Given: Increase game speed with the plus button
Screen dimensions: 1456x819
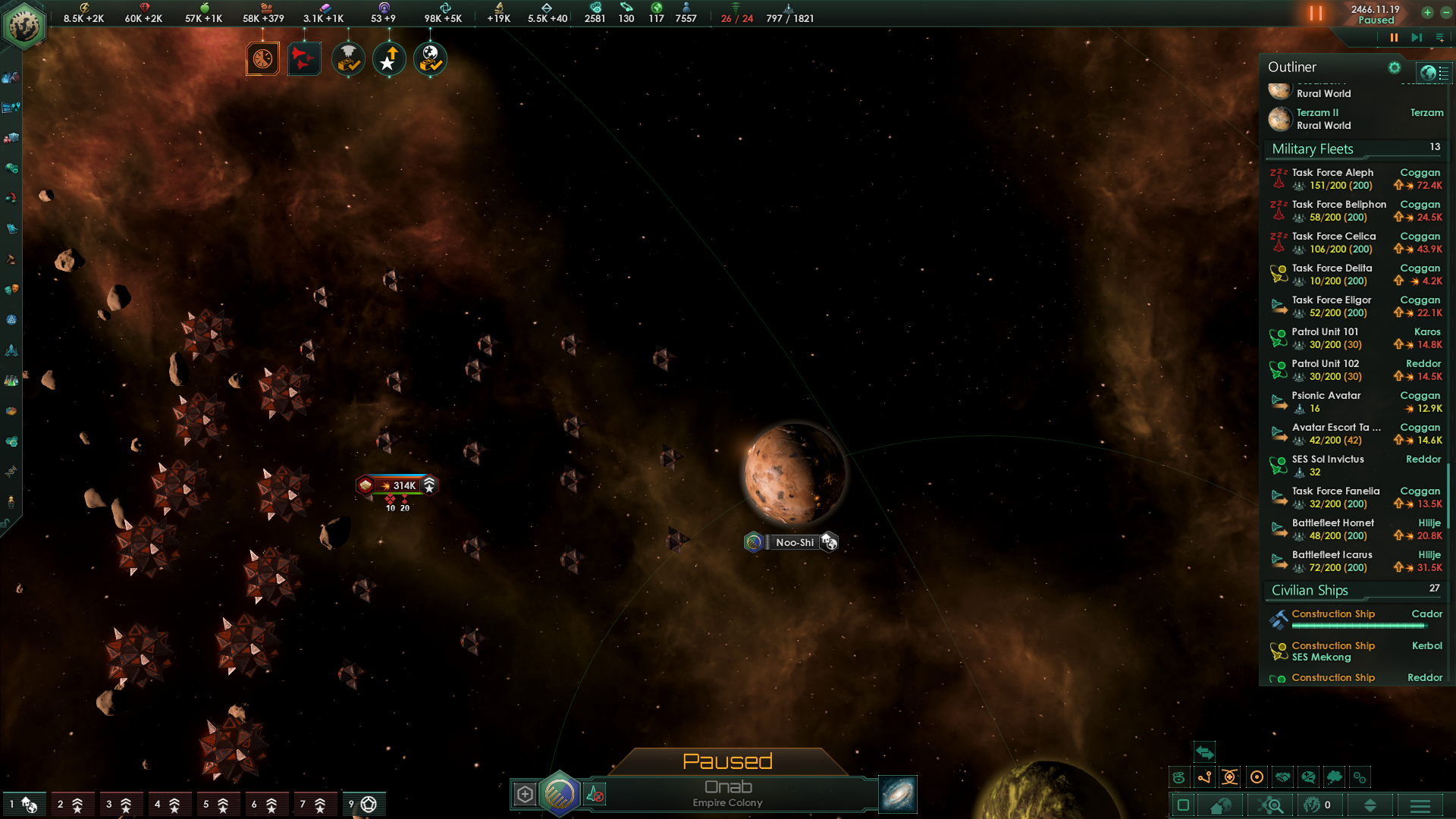Looking at the screenshot, I should [1427, 12].
